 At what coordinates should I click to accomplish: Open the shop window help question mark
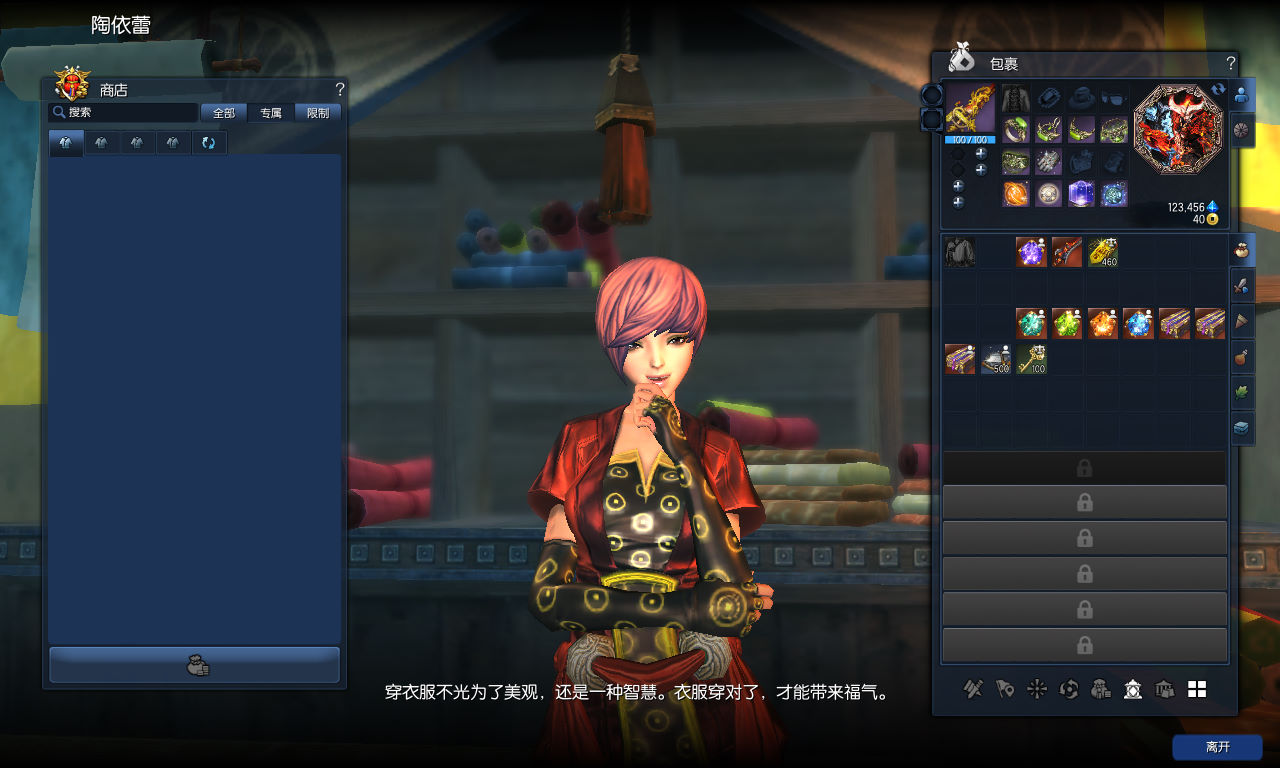click(x=340, y=89)
